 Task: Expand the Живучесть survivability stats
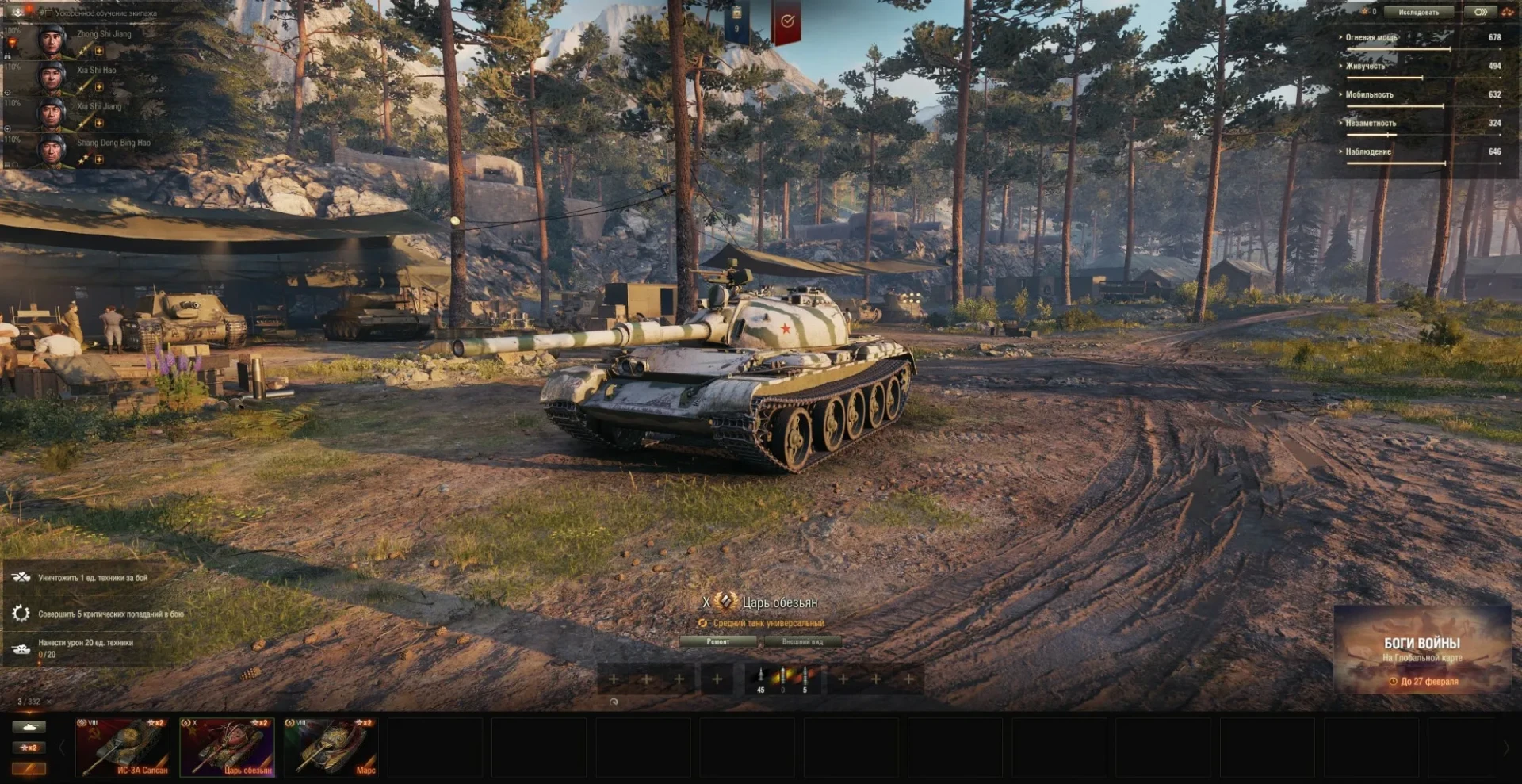pos(1366,66)
